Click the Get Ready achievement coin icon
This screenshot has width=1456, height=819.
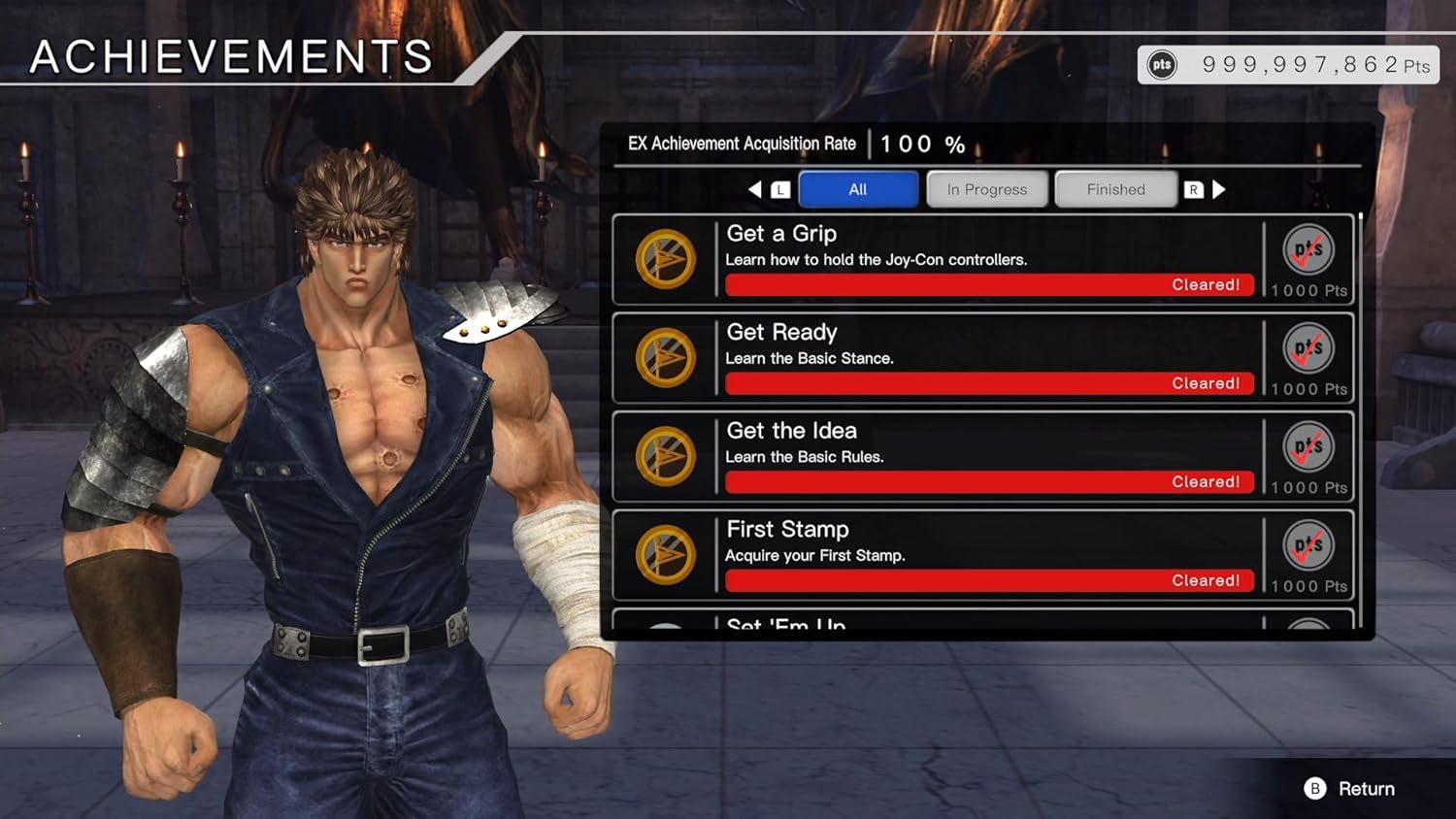[666, 358]
